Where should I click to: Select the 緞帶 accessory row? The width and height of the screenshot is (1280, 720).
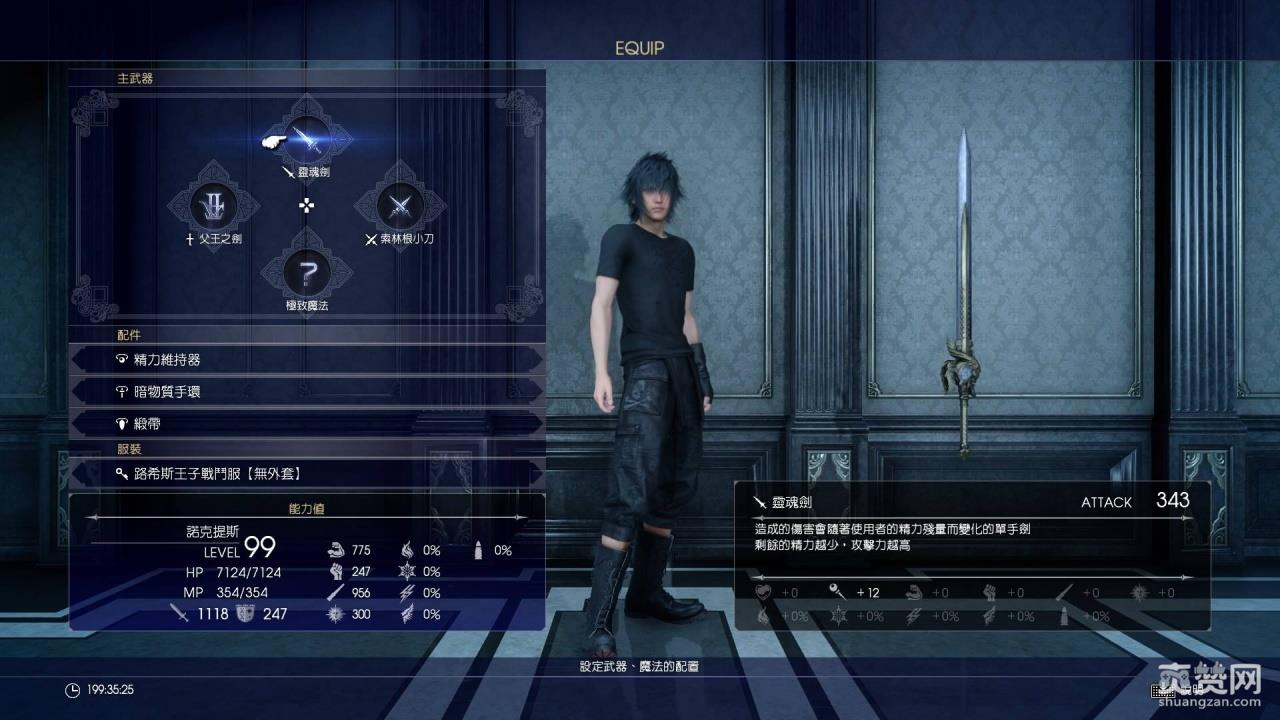coord(307,424)
